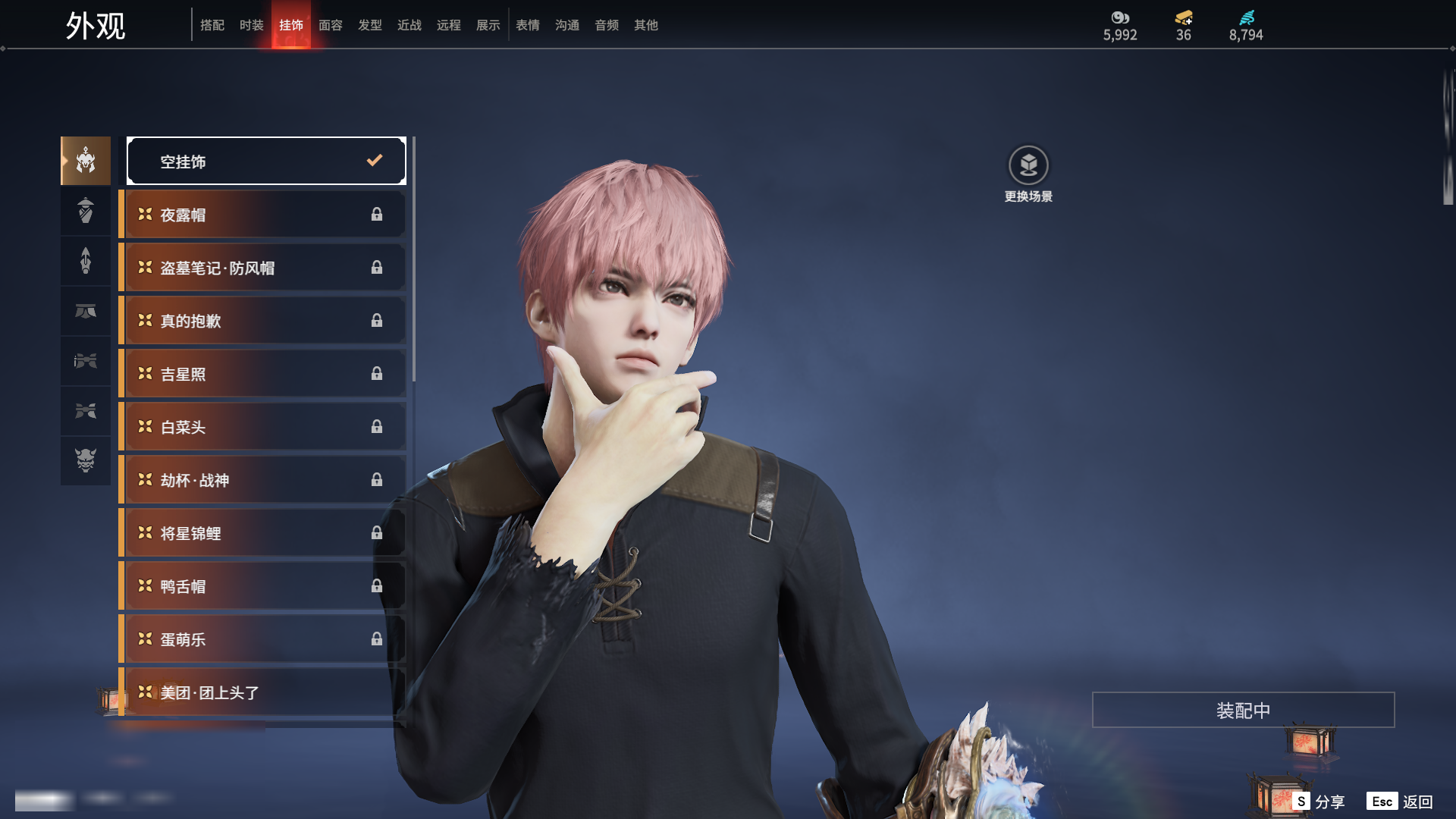Open the 表情 tab
This screenshot has width=1456, height=819.
coord(527,25)
